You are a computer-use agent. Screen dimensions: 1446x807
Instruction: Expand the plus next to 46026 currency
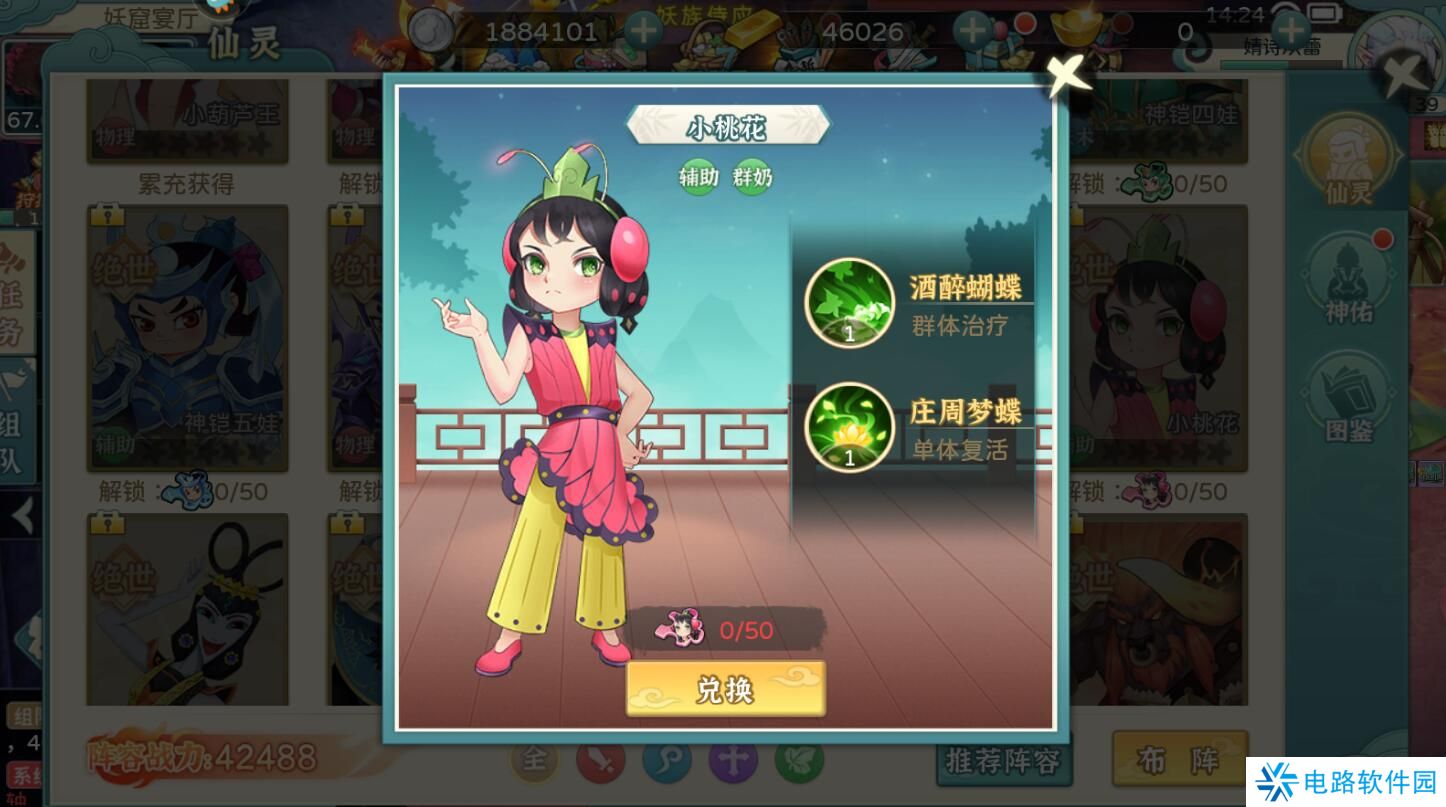pyautogui.click(x=972, y=30)
